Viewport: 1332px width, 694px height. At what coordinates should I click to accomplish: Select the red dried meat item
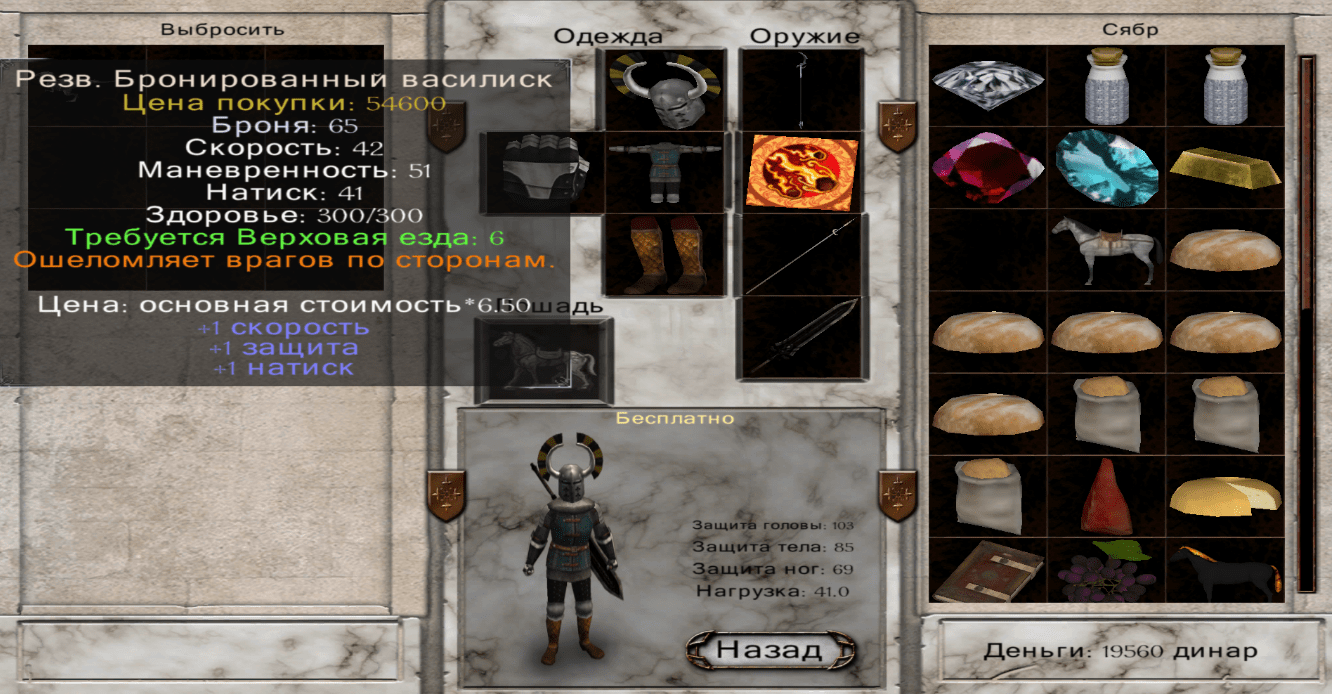coord(1106,496)
